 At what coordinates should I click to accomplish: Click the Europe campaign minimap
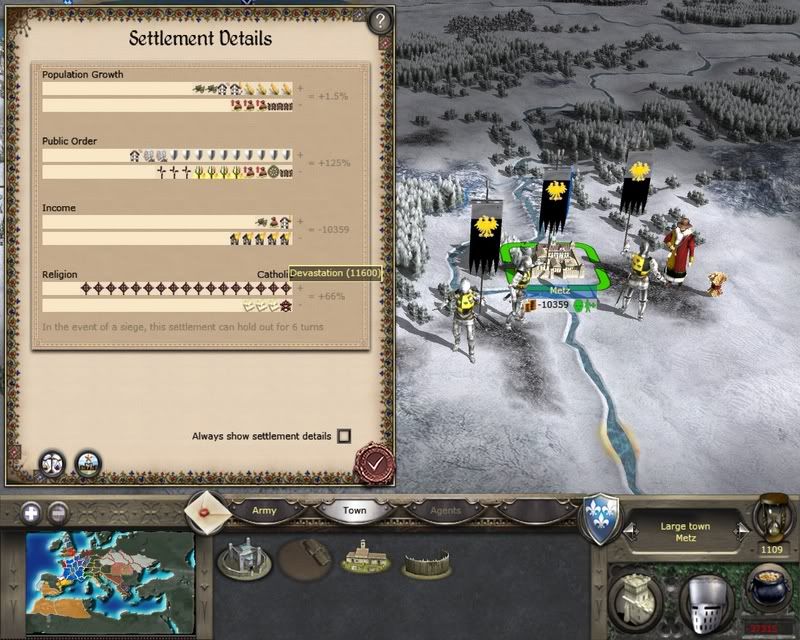point(110,568)
